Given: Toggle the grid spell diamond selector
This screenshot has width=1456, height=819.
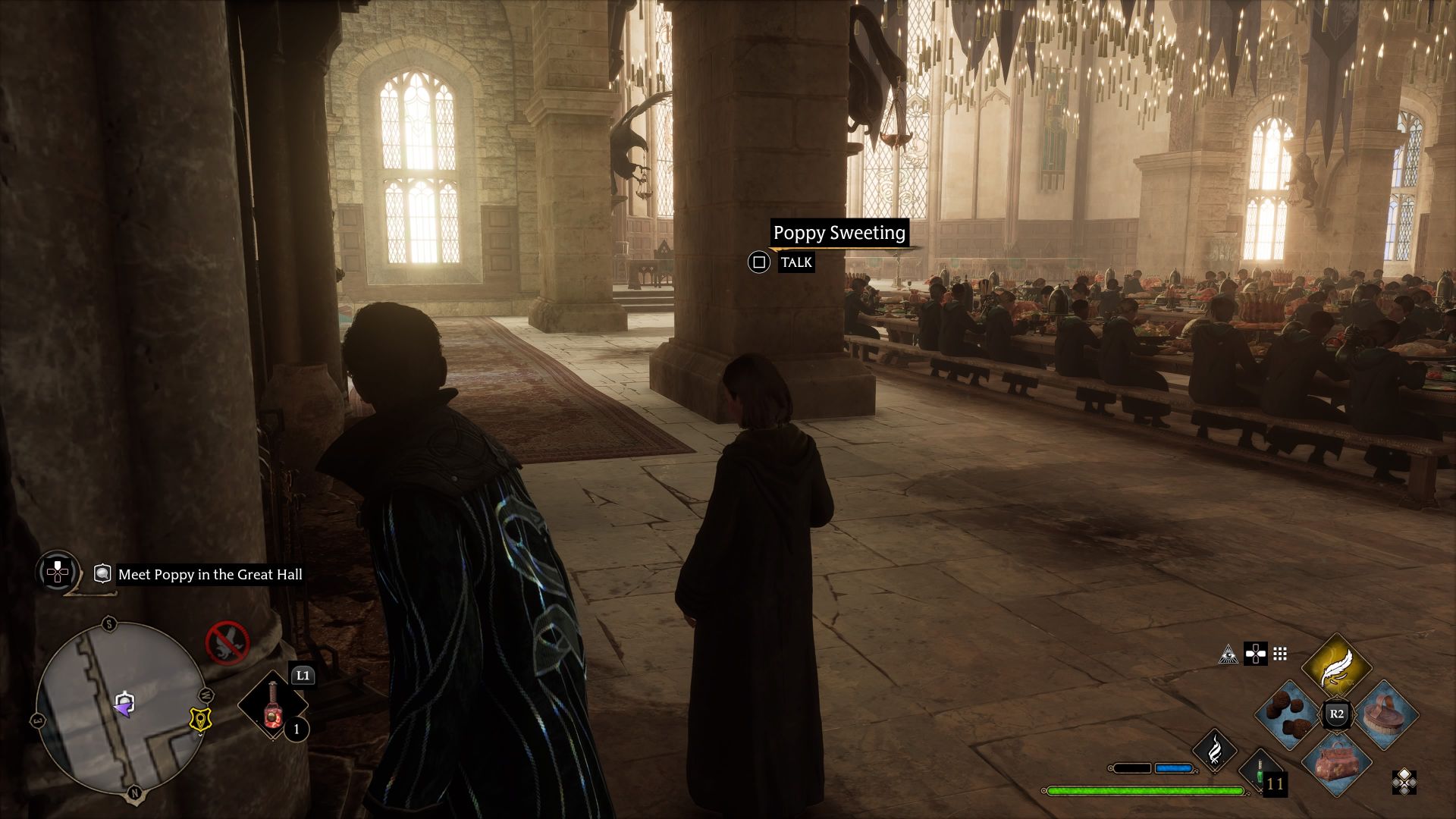Looking at the screenshot, I should pos(1280,654).
